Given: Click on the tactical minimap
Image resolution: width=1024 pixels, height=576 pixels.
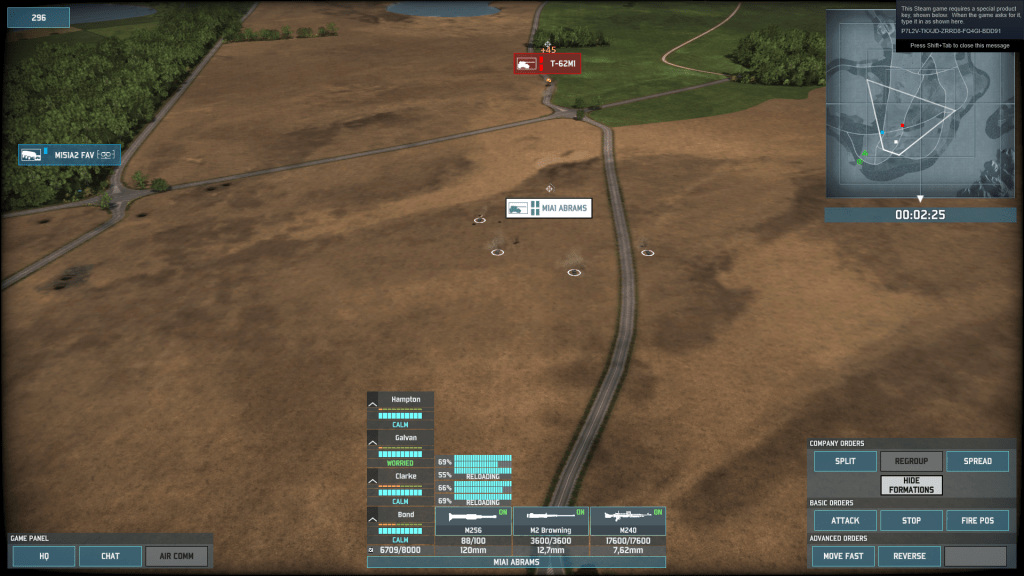Looking at the screenshot, I should coord(920,103).
